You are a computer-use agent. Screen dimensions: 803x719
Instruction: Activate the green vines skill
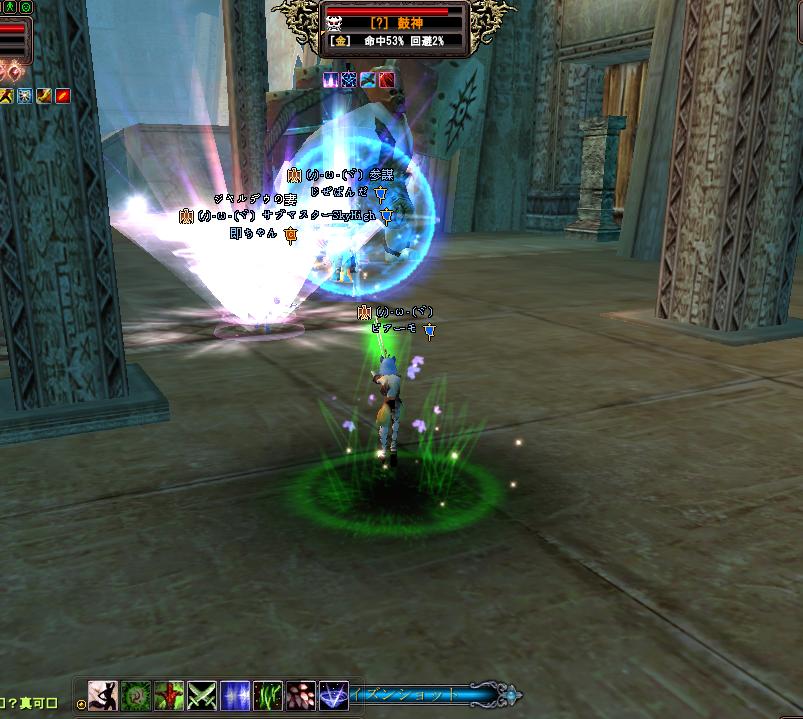click(x=268, y=695)
